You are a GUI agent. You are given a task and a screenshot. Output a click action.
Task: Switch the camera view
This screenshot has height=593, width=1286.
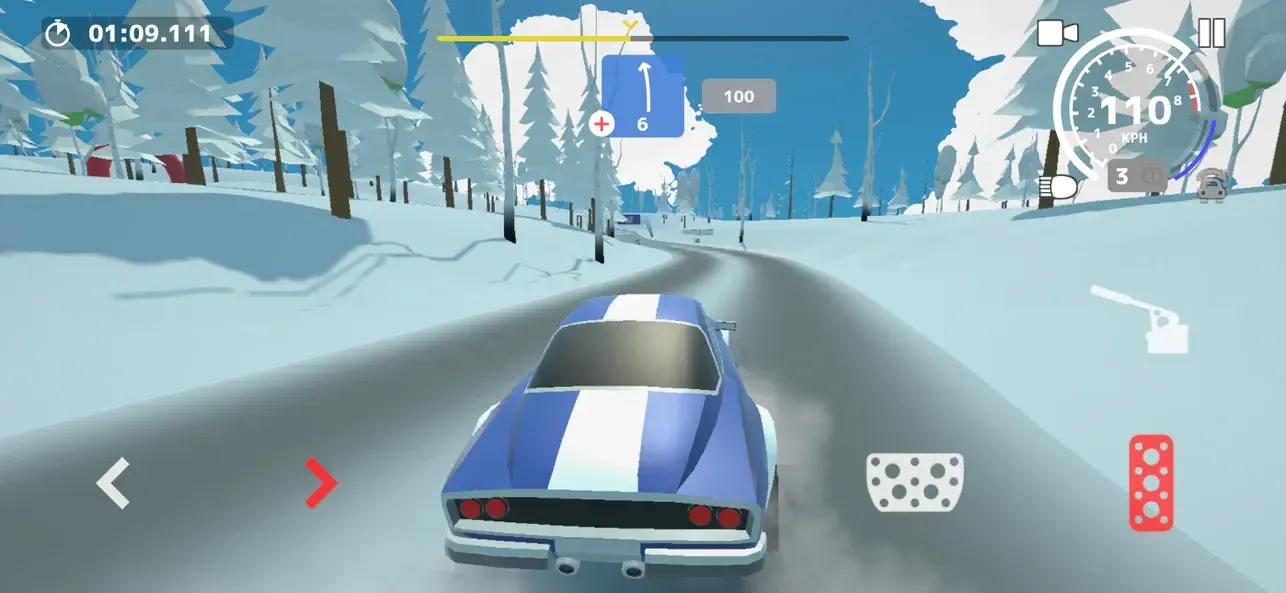[x=1057, y=33]
